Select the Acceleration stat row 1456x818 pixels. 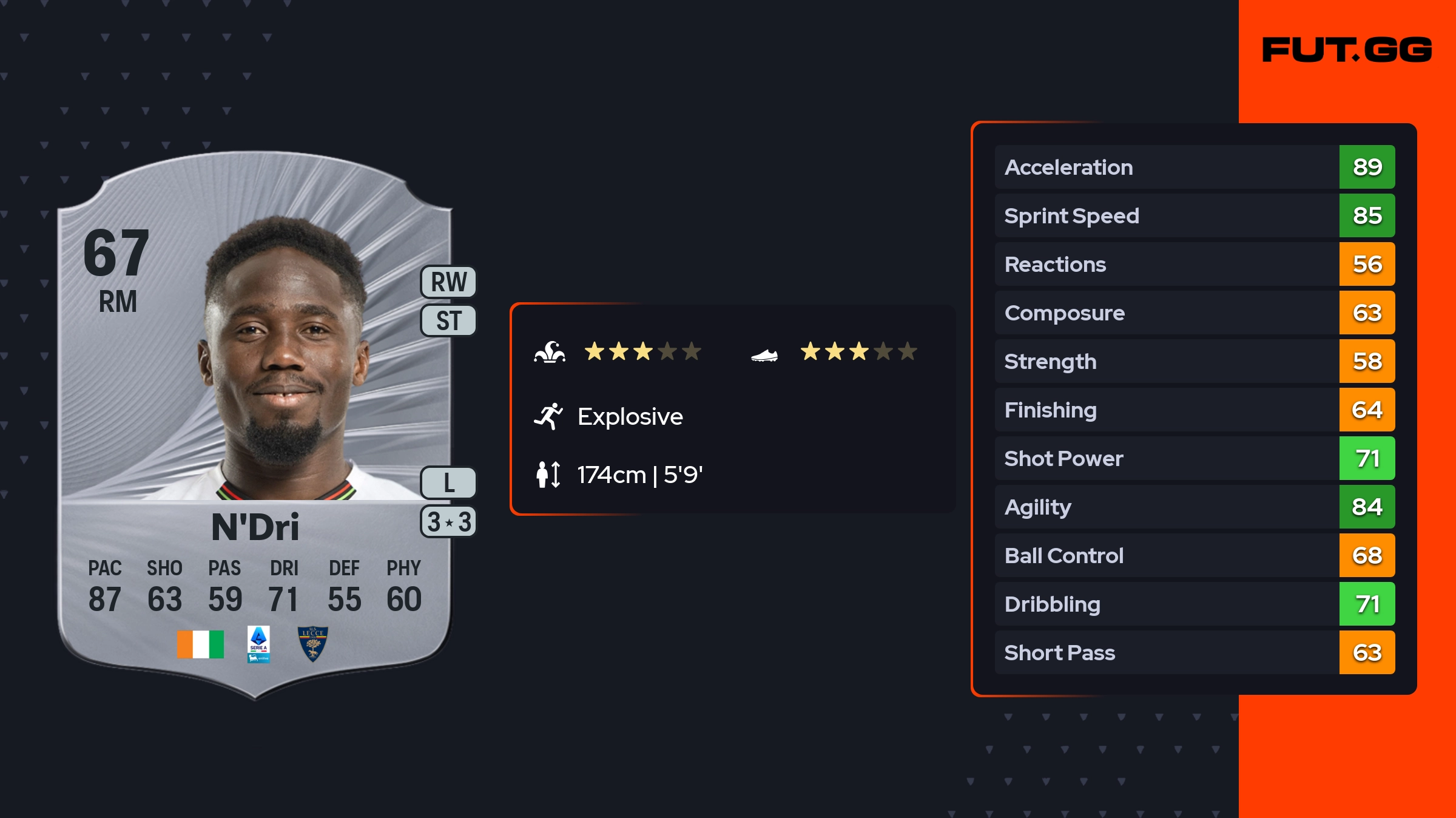click(1194, 167)
